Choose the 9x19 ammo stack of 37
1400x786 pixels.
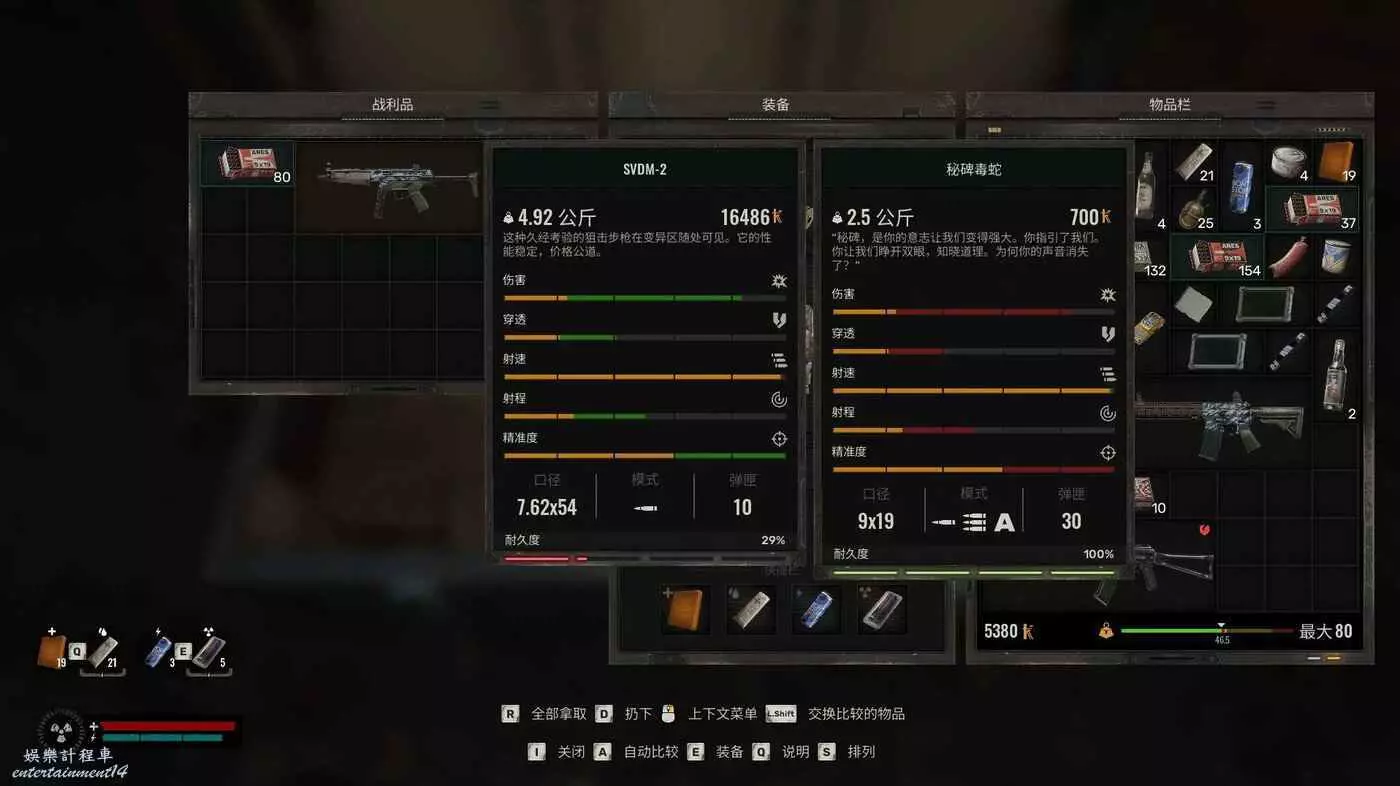click(x=1312, y=208)
